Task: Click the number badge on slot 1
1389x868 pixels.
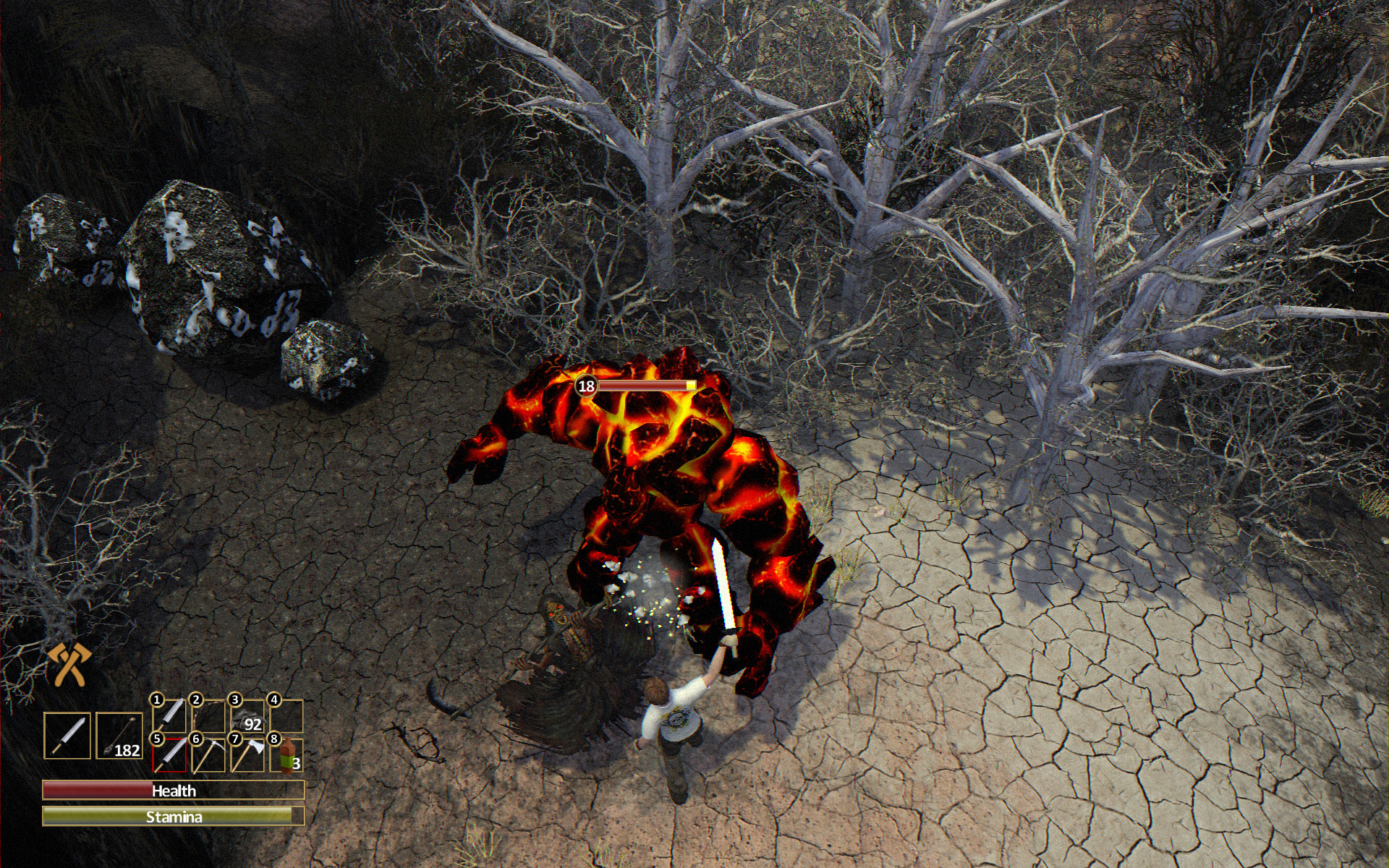Action: pos(156,700)
